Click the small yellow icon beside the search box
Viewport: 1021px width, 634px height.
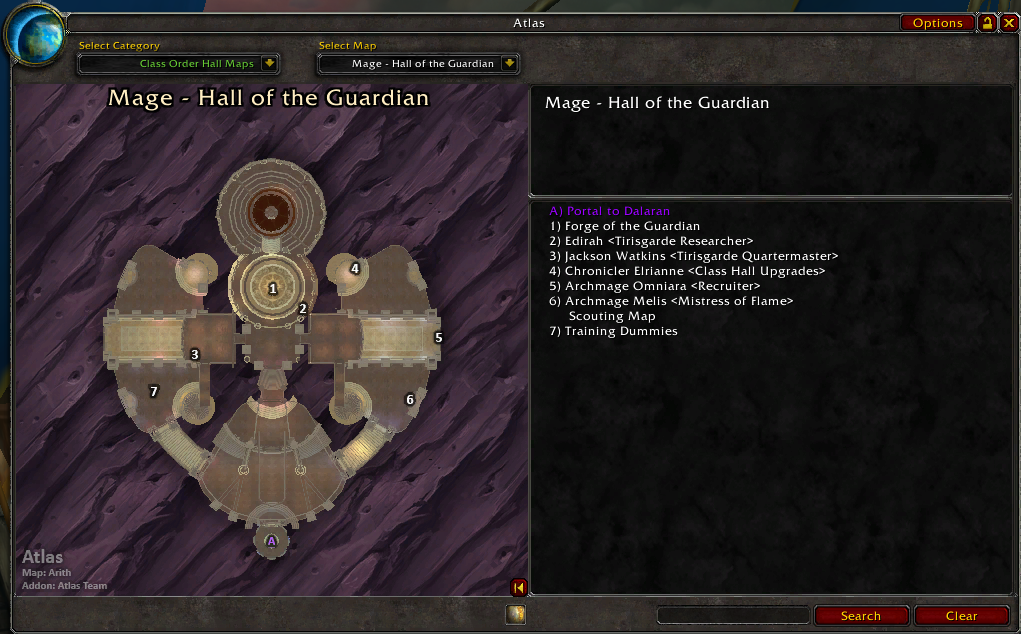[x=515, y=614]
